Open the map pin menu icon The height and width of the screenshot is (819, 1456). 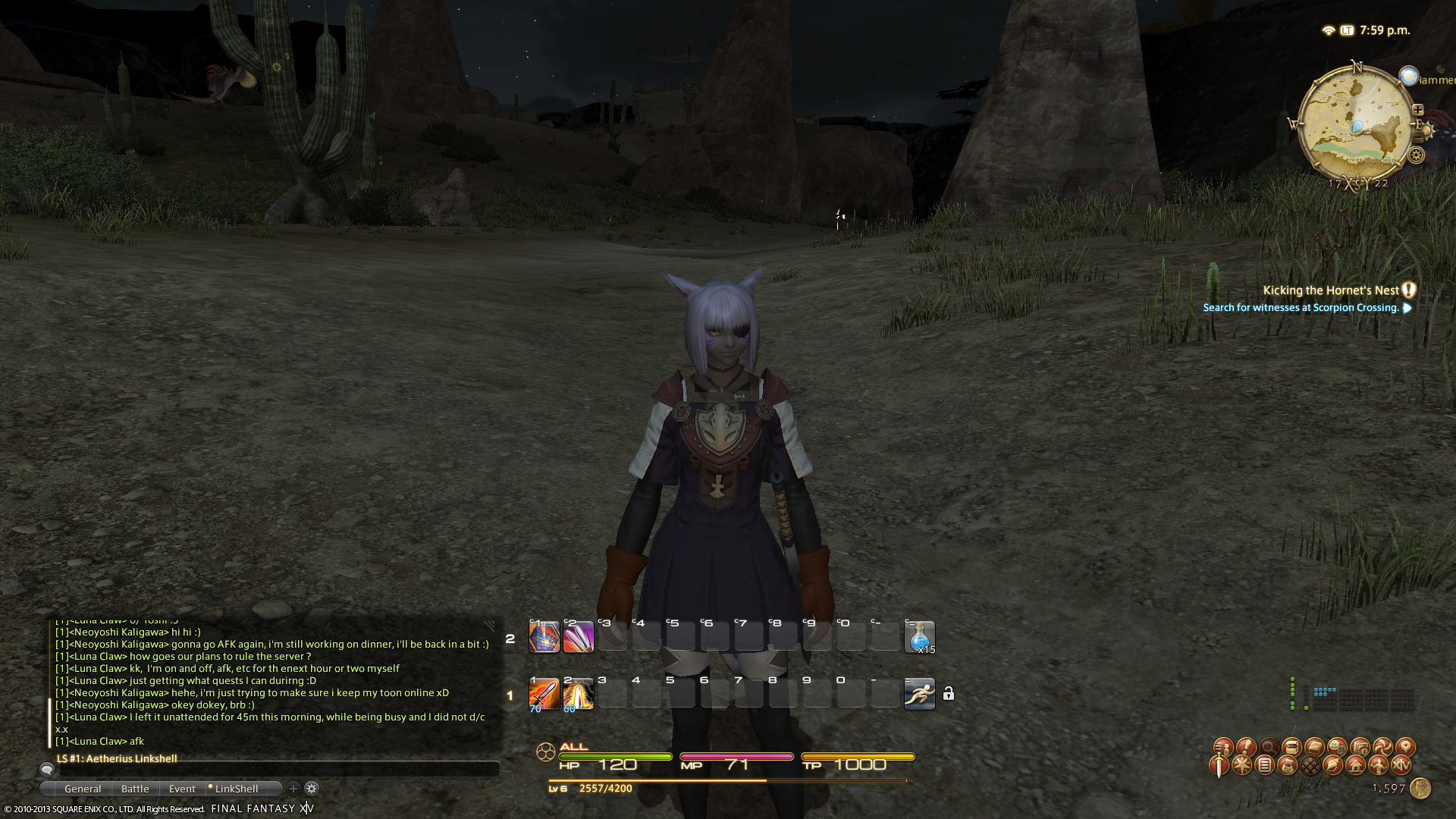pyautogui.click(x=1405, y=747)
